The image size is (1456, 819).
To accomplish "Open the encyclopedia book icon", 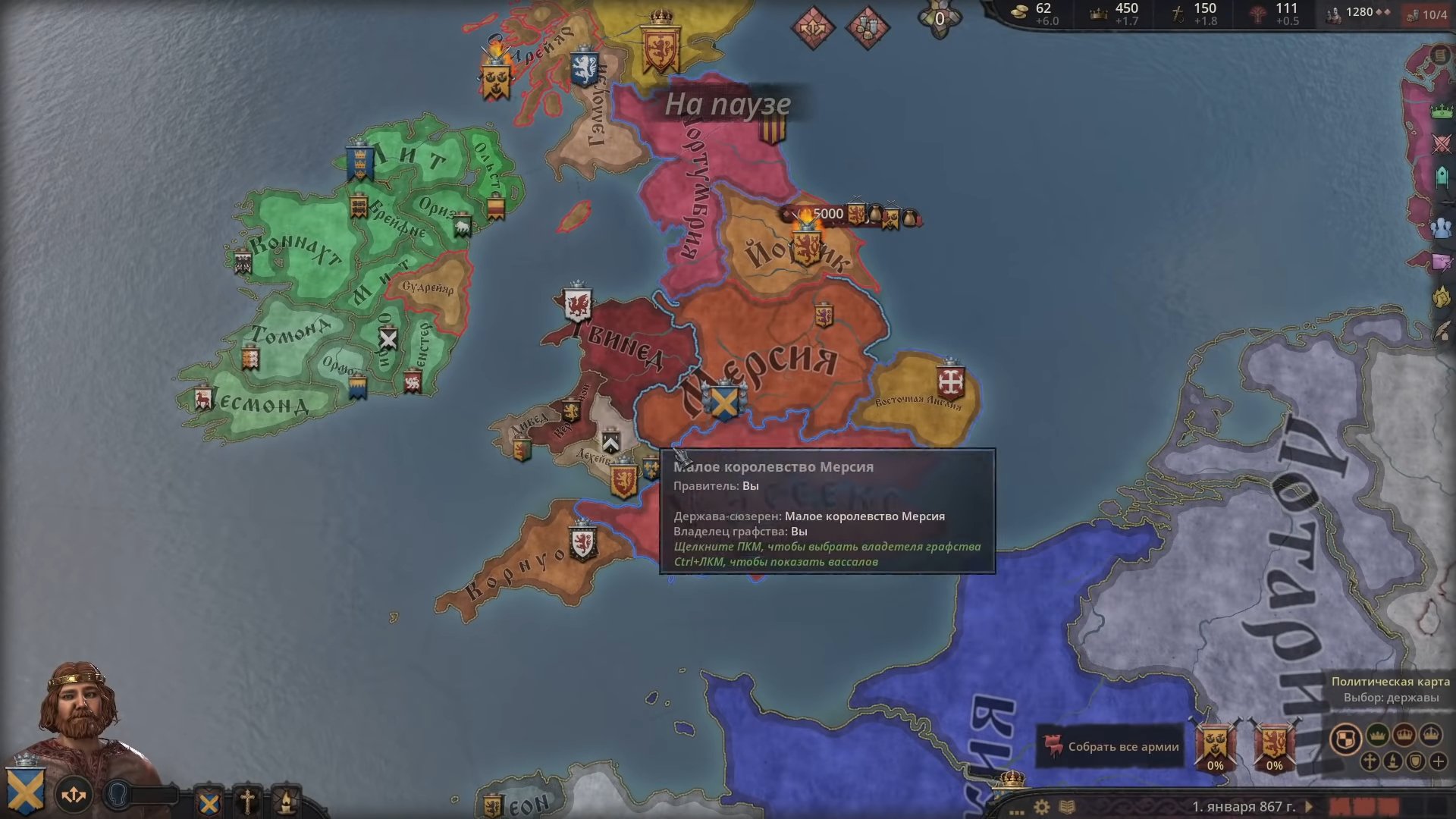I will [x=1066, y=807].
